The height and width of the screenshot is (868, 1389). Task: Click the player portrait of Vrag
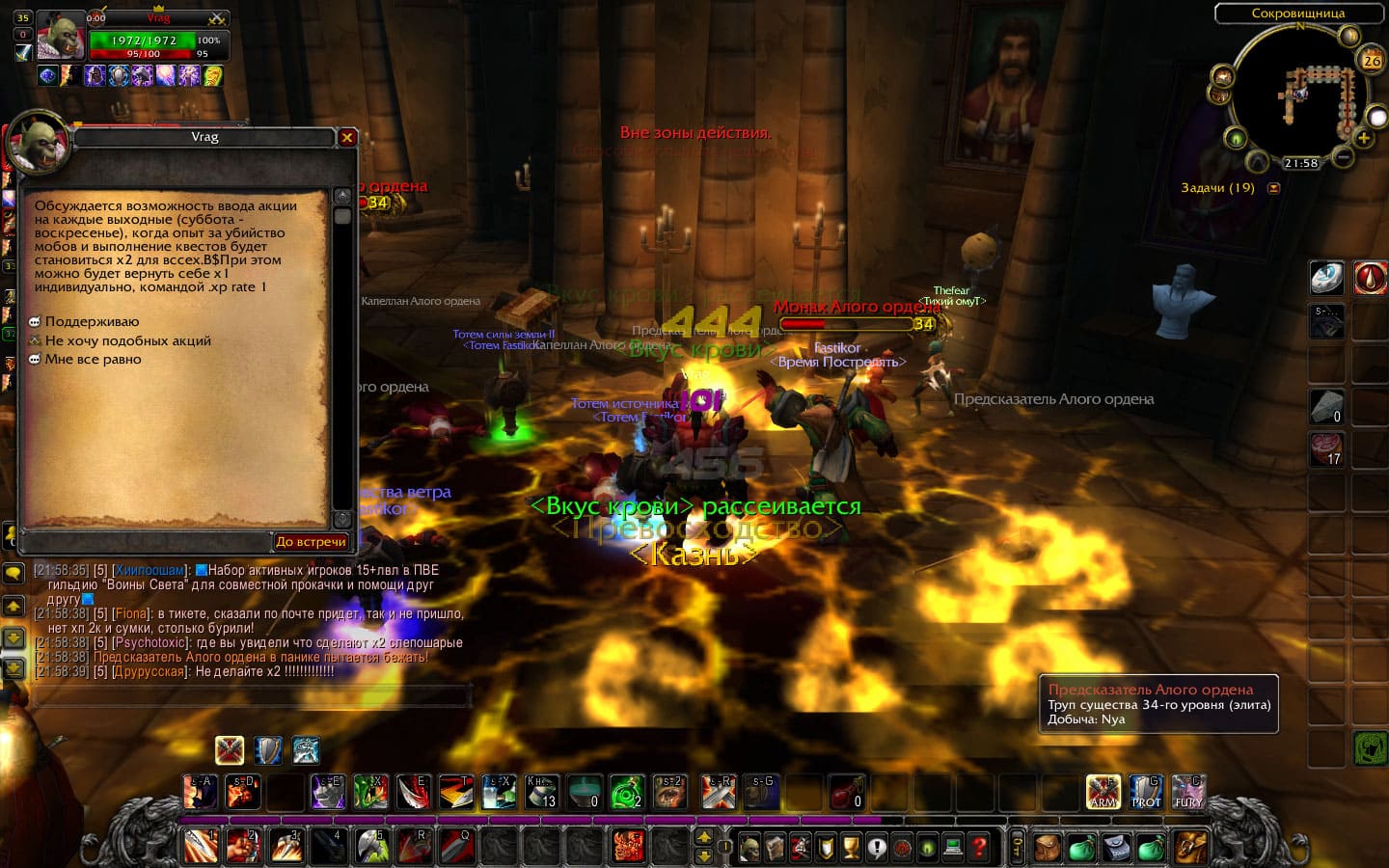60,38
